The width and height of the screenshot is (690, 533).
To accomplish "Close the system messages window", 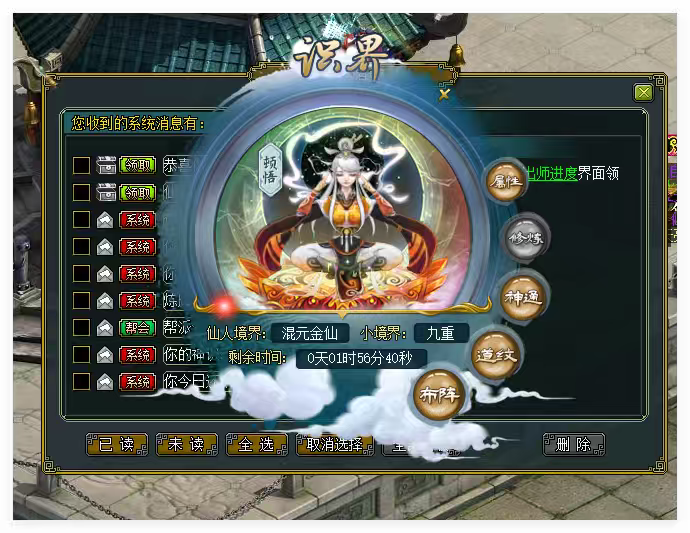I will click(x=643, y=93).
